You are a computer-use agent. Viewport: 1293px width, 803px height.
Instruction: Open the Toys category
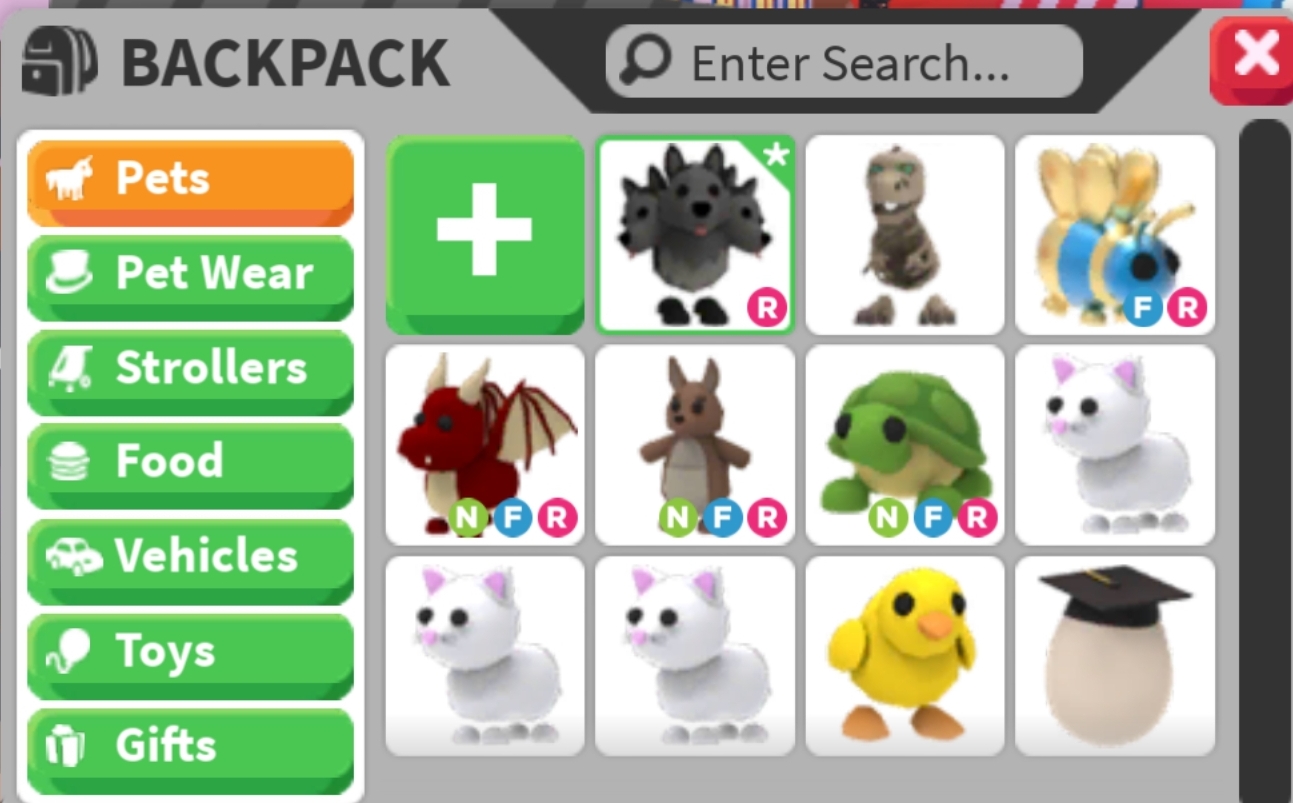190,651
